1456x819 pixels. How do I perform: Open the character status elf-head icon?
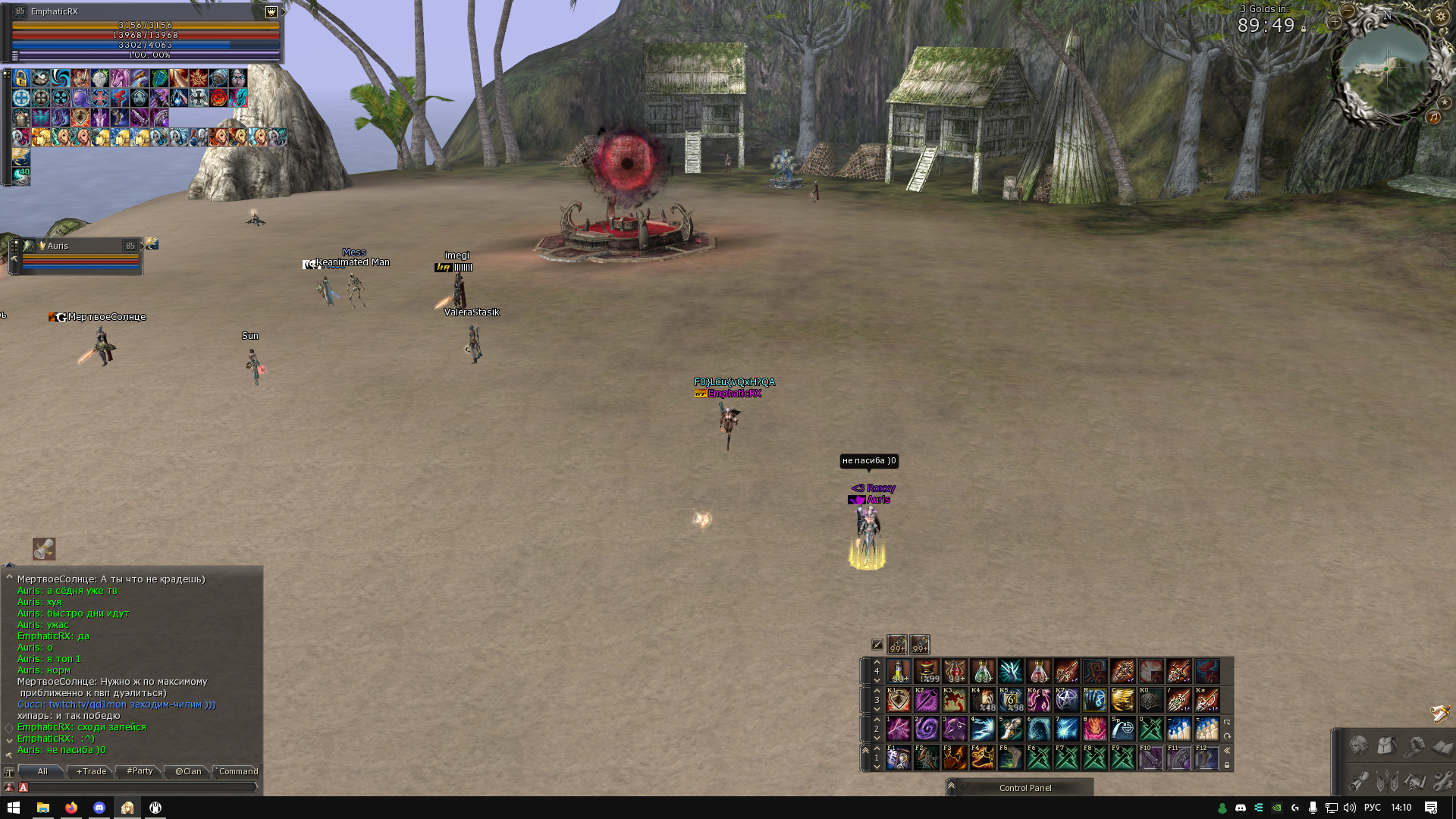click(1358, 746)
